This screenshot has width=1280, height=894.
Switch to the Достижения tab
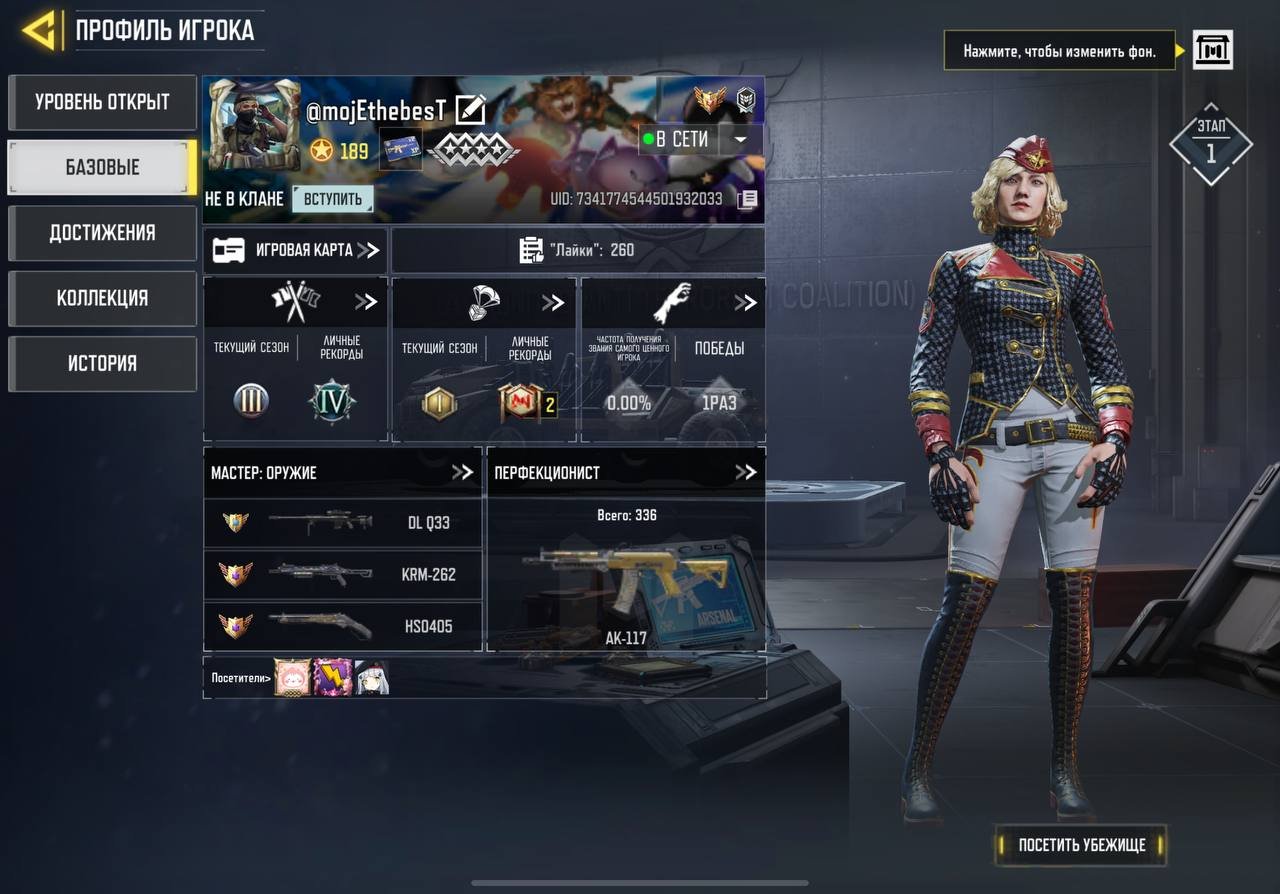(102, 233)
